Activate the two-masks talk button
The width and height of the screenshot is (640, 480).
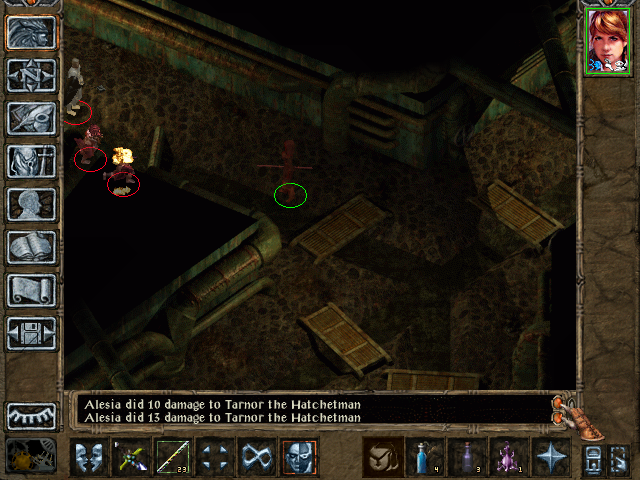click(x=89, y=457)
